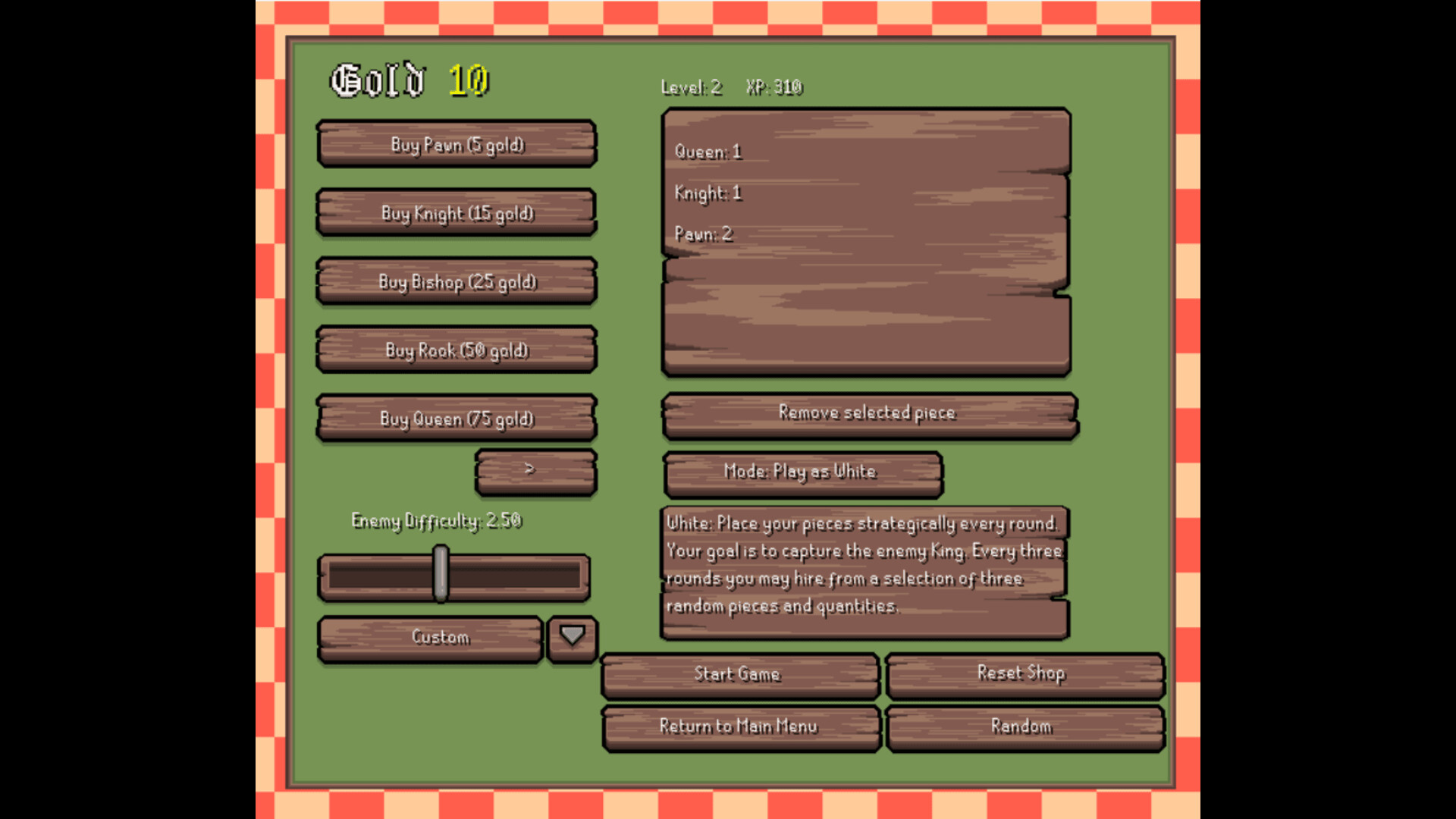
Task: Randomize your setup with the Random button
Action: (x=1021, y=726)
